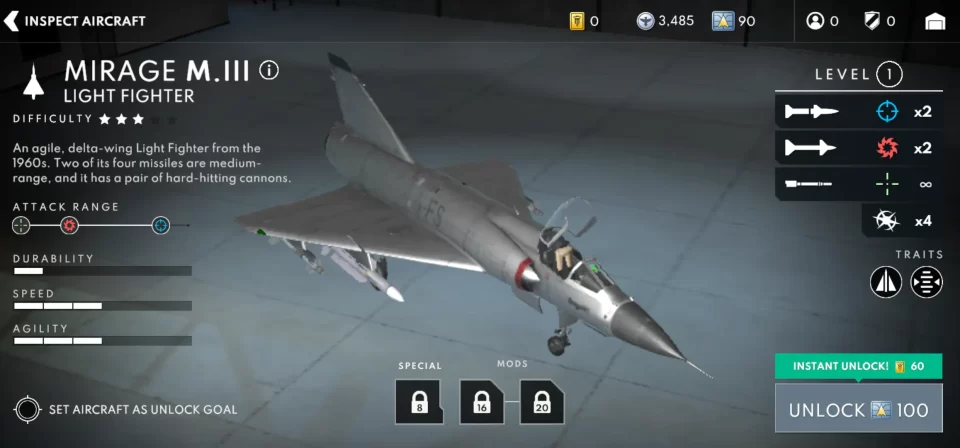This screenshot has height=448, width=960.
Task: Open the 3,485 silver currency counter
Action: click(666, 21)
